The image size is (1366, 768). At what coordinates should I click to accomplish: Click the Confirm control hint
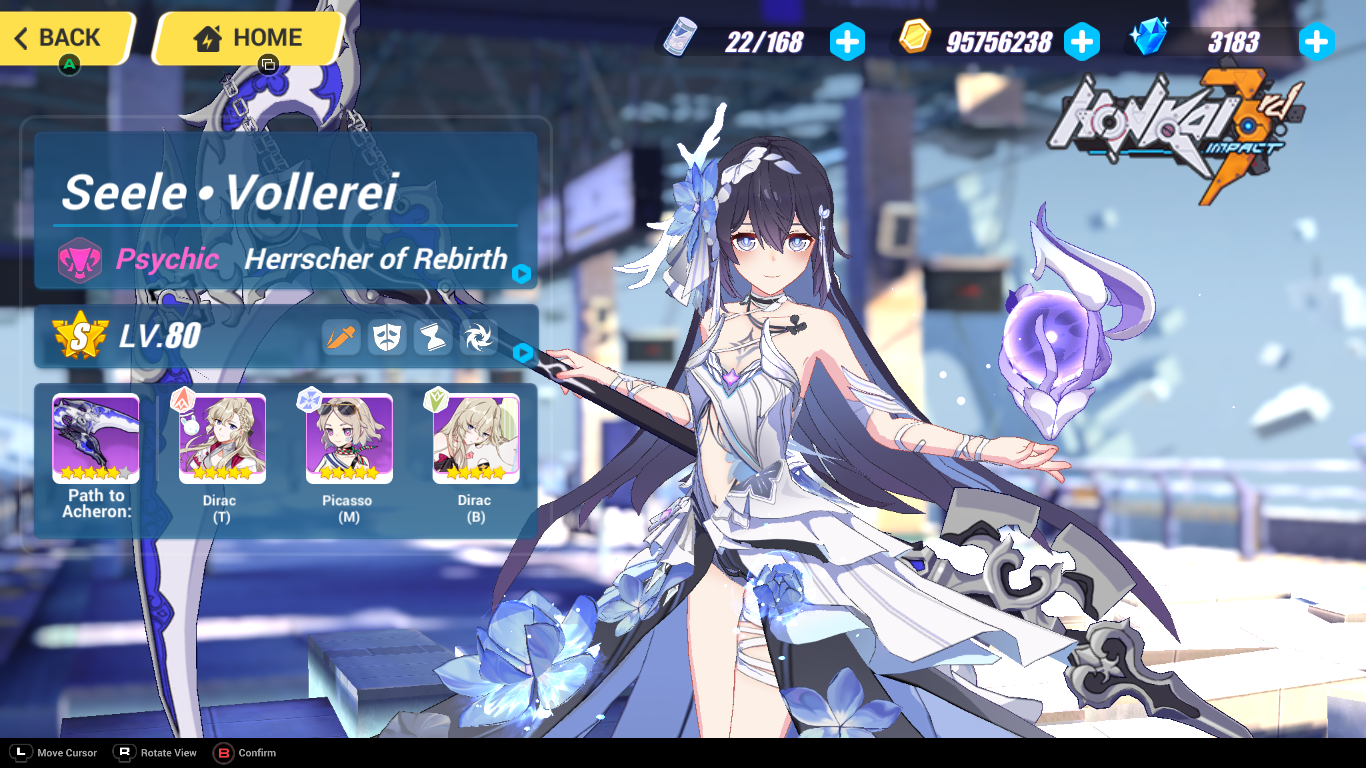(245, 753)
